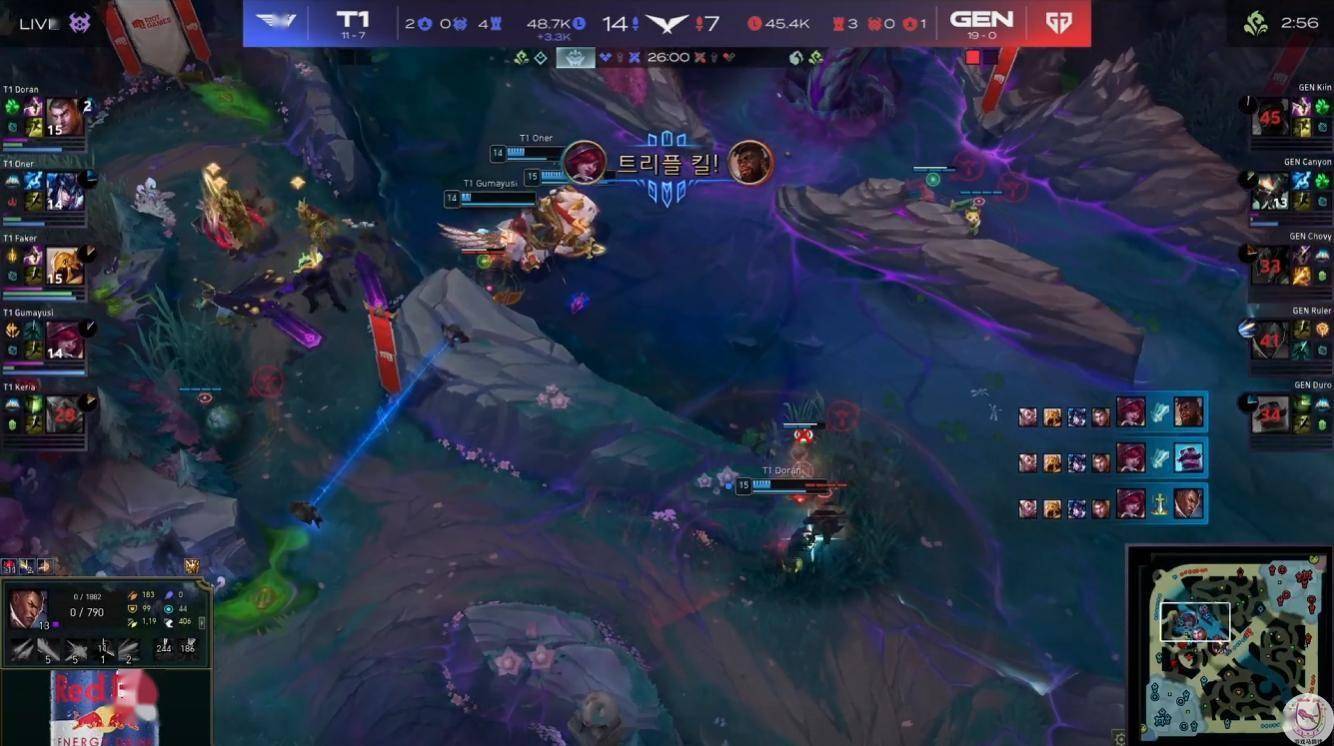The height and width of the screenshot is (746, 1334).
Task: Click the triple kill announcement banner
Action: 667,164
